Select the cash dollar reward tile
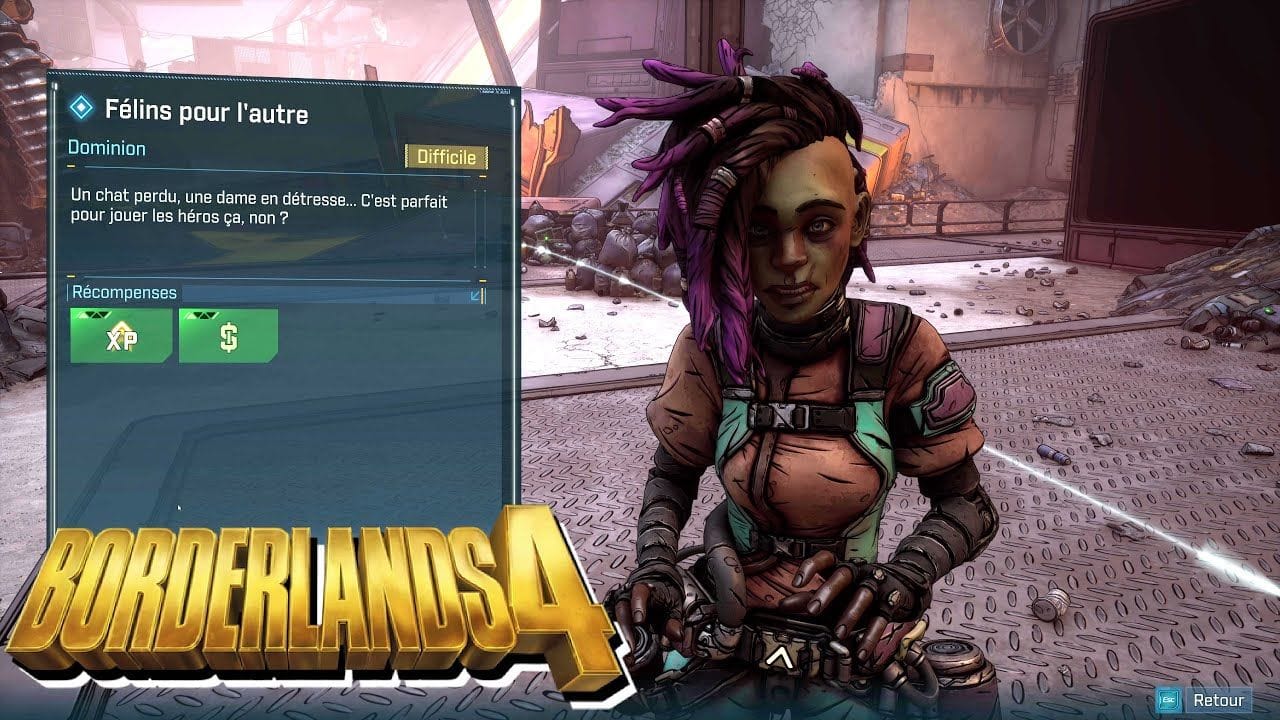Image resolution: width=1280 pixels, height=720 pixels. click(228, 336)
